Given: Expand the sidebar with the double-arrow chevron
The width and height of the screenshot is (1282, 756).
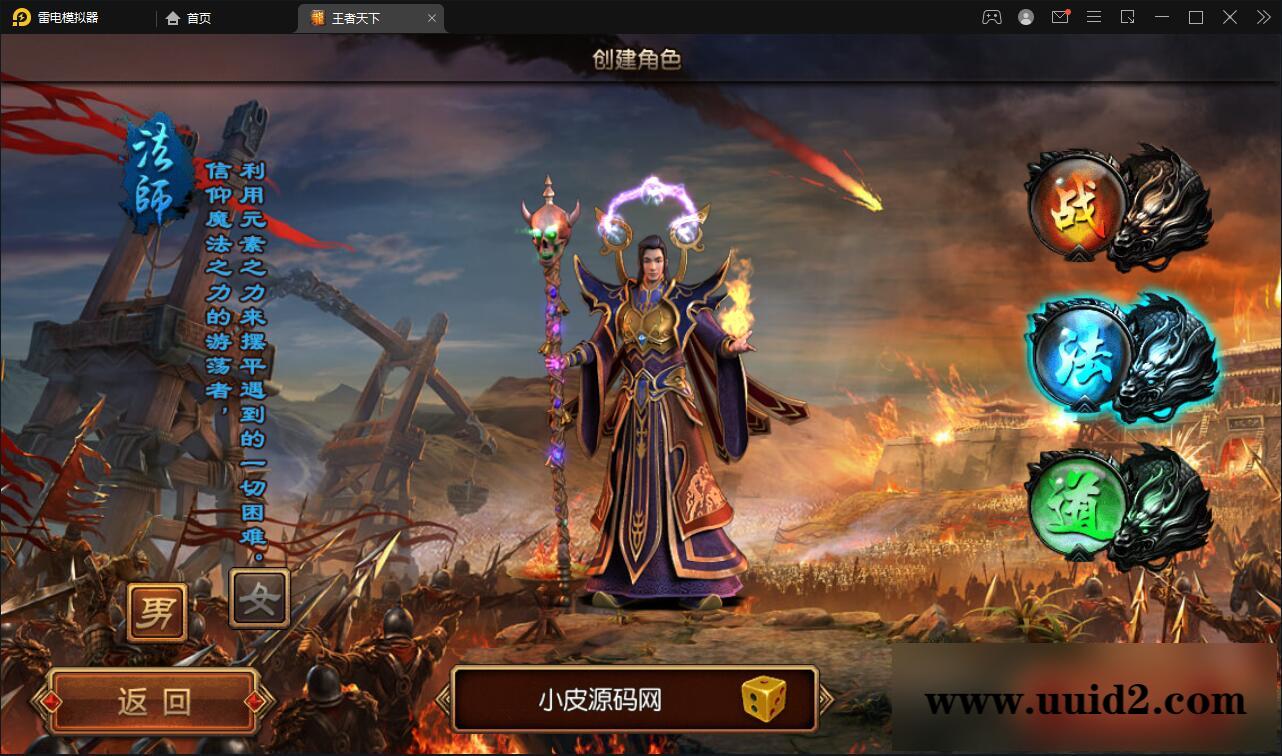Looking at the screenshot, I should pos(1262,17).
